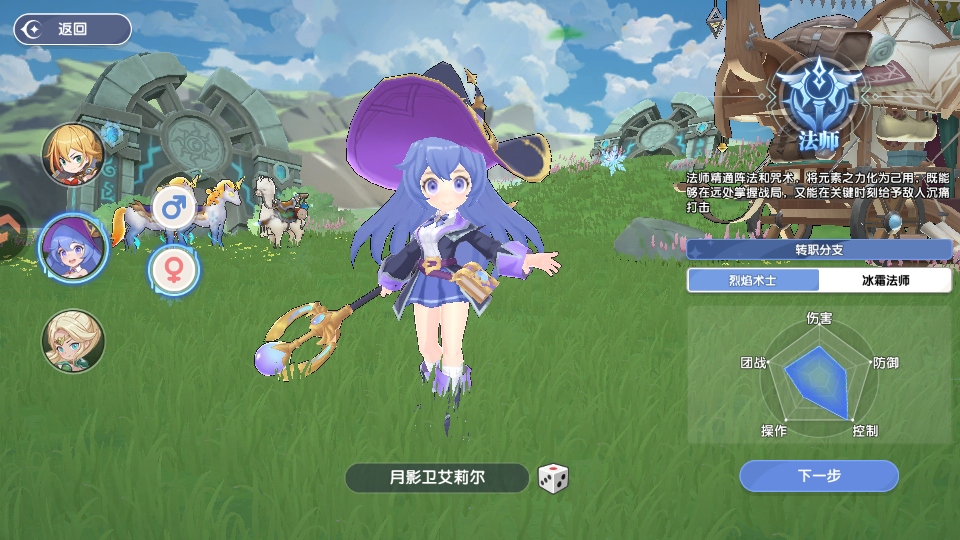Switch to the 冰霜法师 branch tab

click(885, 280)
